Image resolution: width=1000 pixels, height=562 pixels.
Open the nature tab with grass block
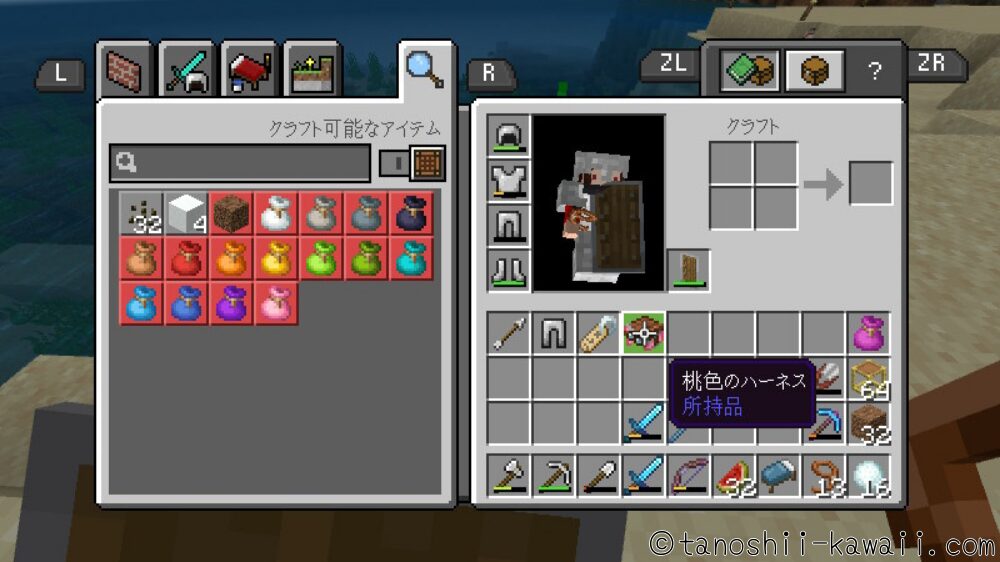[x=311, y=71]
